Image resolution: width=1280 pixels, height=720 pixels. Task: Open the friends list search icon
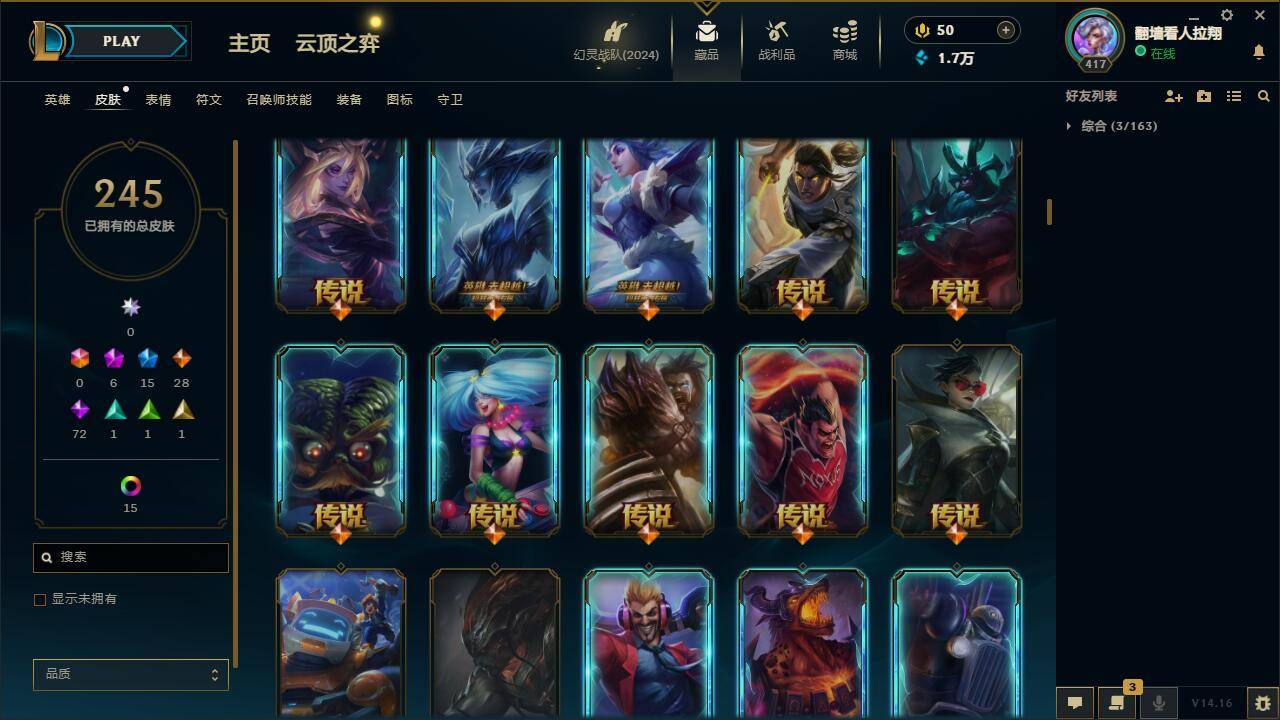coord(1264,96)
